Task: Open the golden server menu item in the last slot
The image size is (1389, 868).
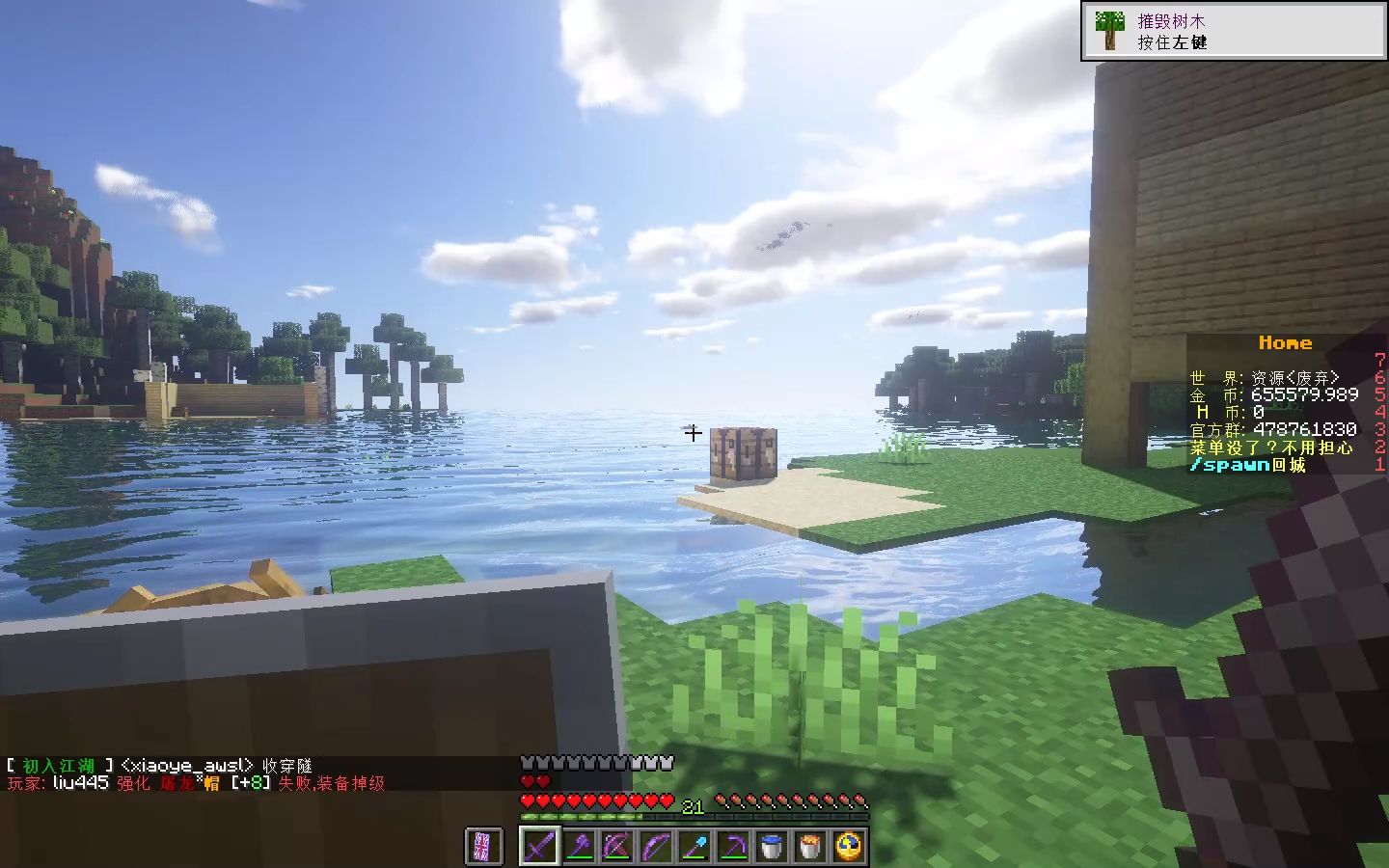Action: click(847, 846)
